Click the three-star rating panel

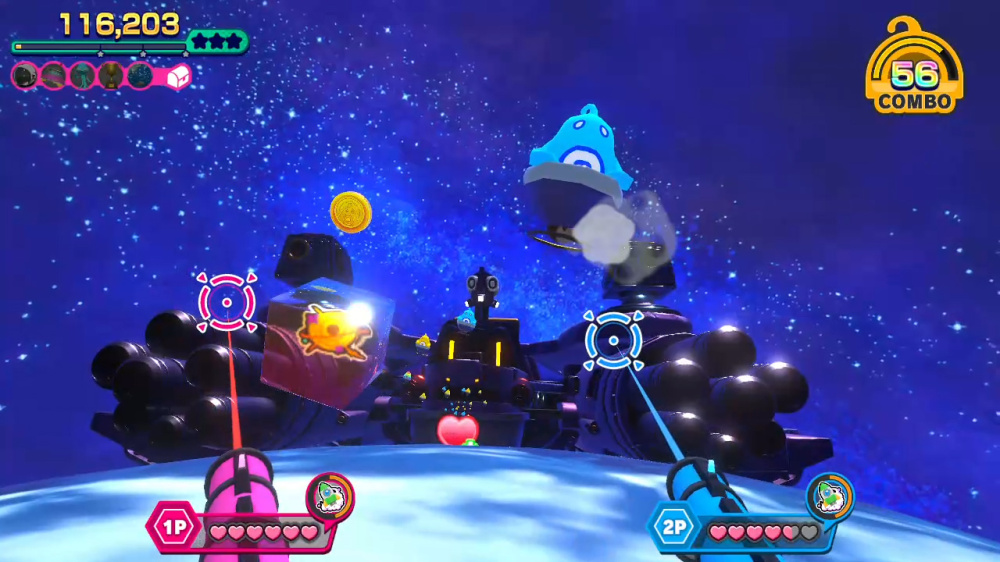[216, 42]
